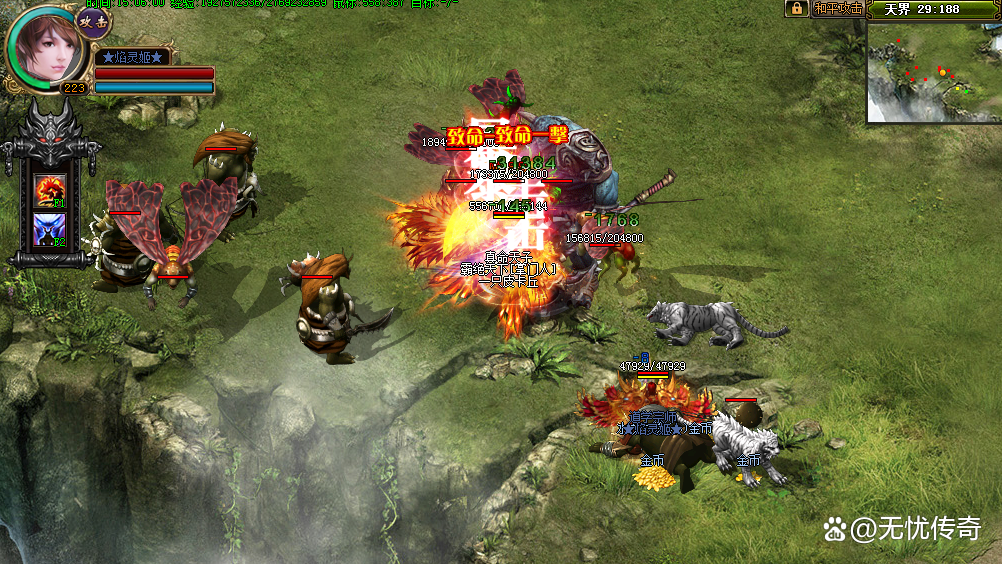Click the padlock lock button
Viewport: 1002px width, 564px height.
click(796, 9)
